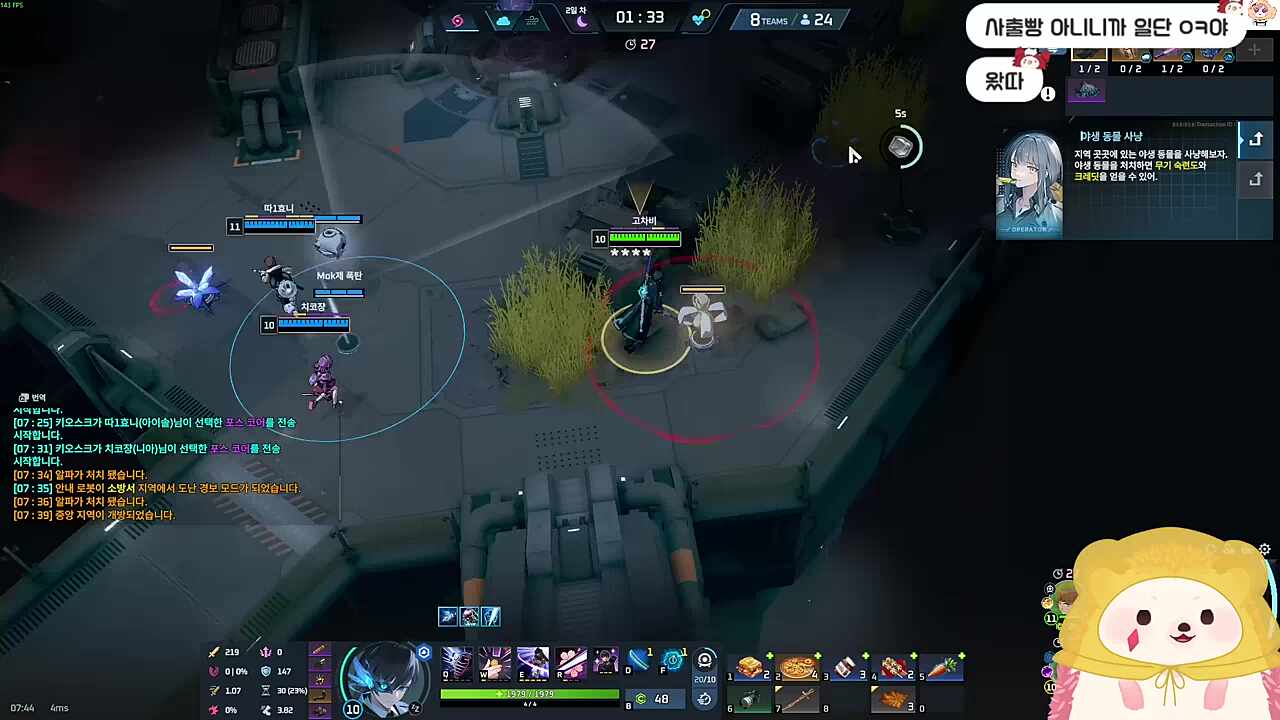Click the green health bar showing 1979/1979
This screenshot has height=720, width=1280.
(528, 693)
